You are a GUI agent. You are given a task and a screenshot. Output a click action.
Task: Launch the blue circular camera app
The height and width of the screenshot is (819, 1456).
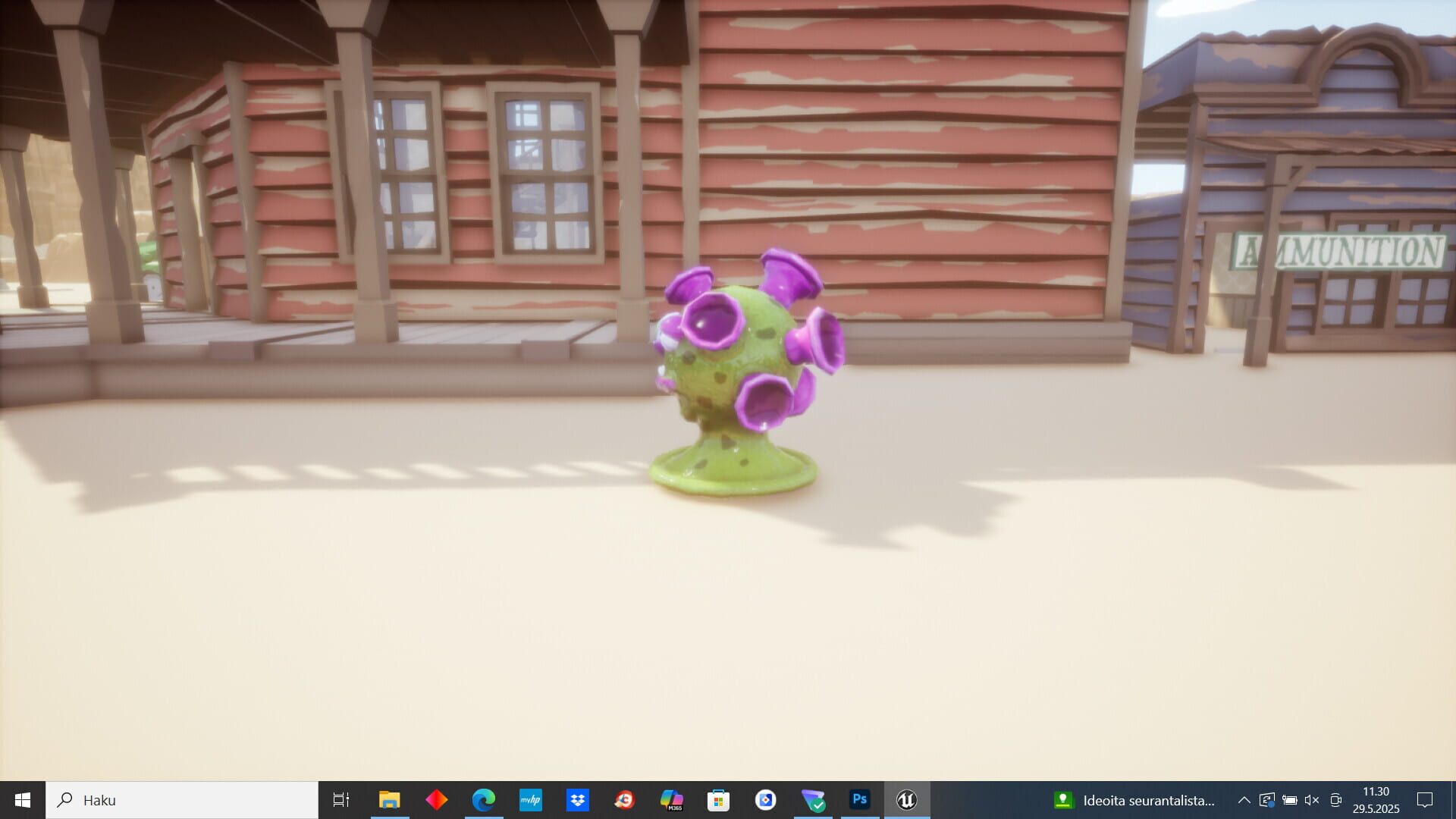766,799
